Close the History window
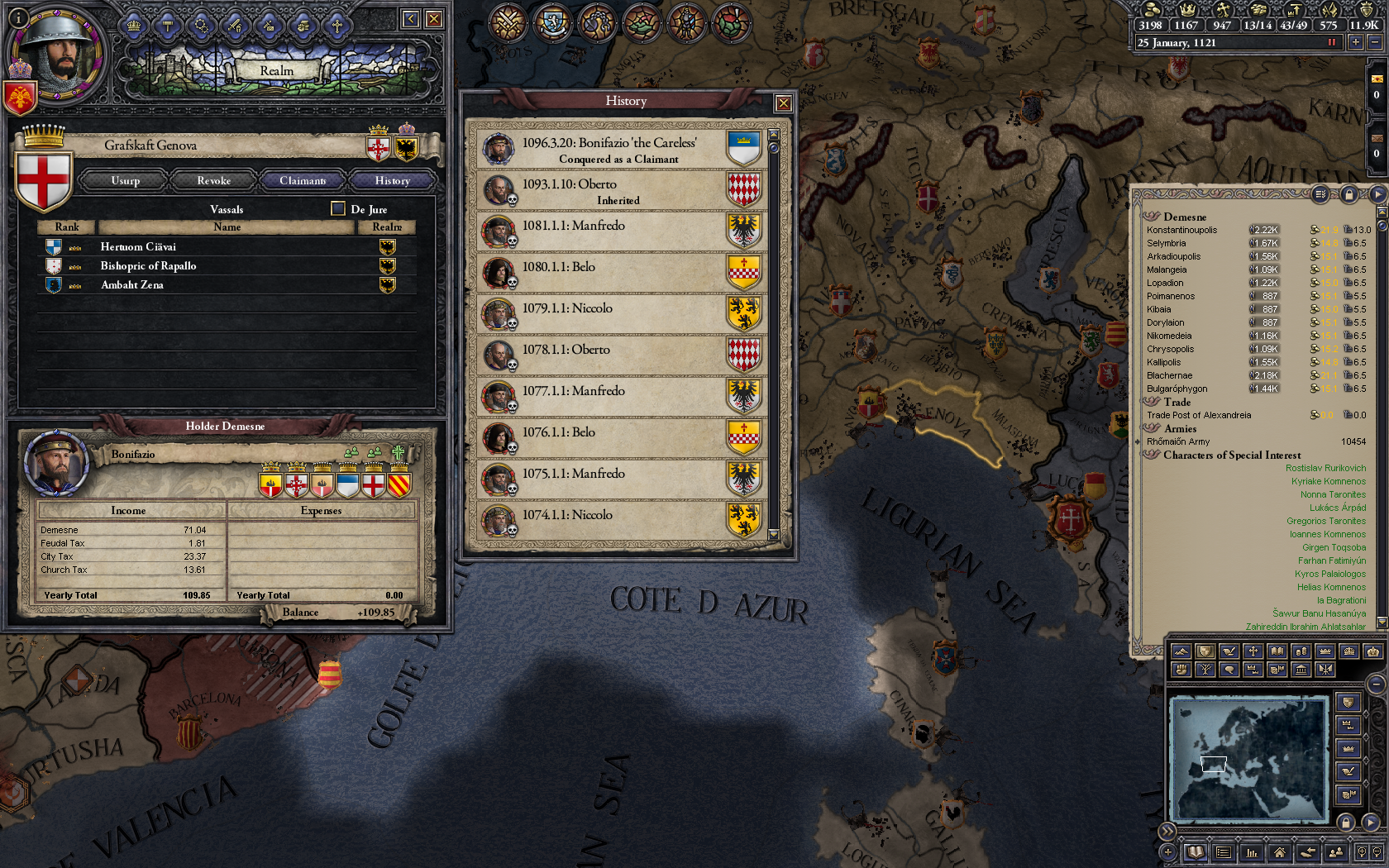 [783, 103]
